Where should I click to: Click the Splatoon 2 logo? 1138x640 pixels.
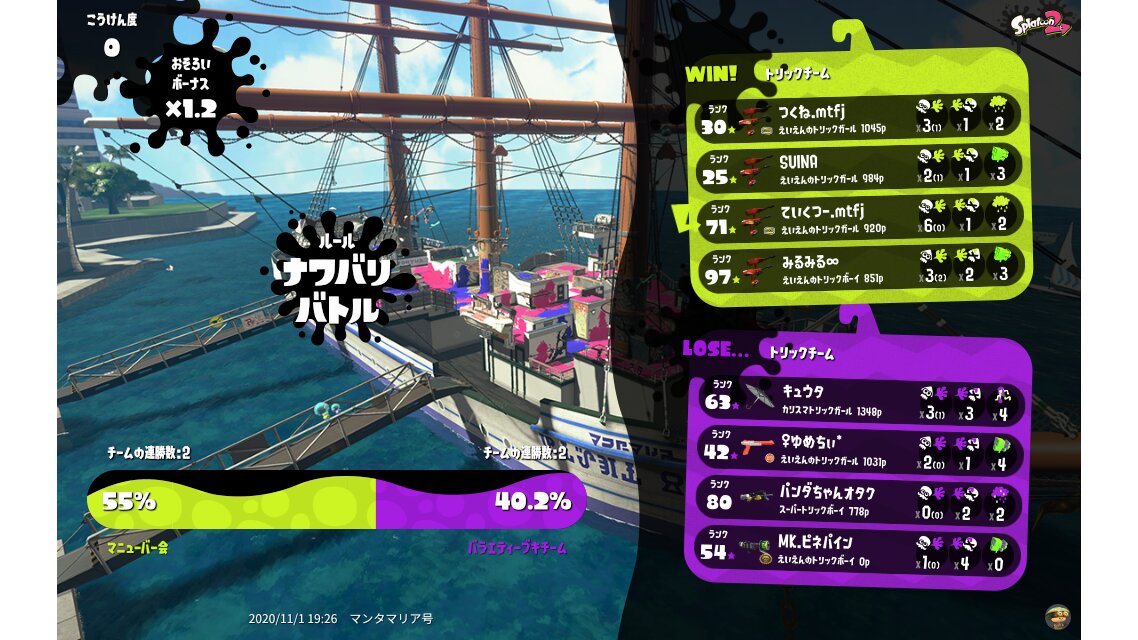(1040, 24)
